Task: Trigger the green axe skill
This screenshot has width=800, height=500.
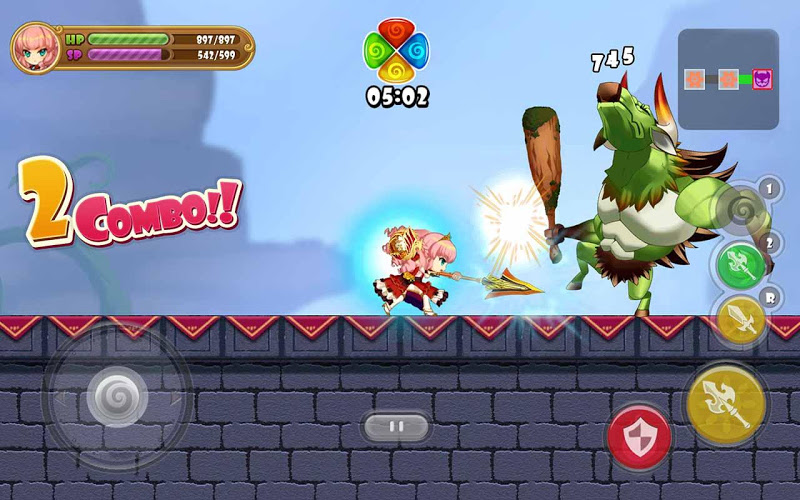Action: coord(741,264)
